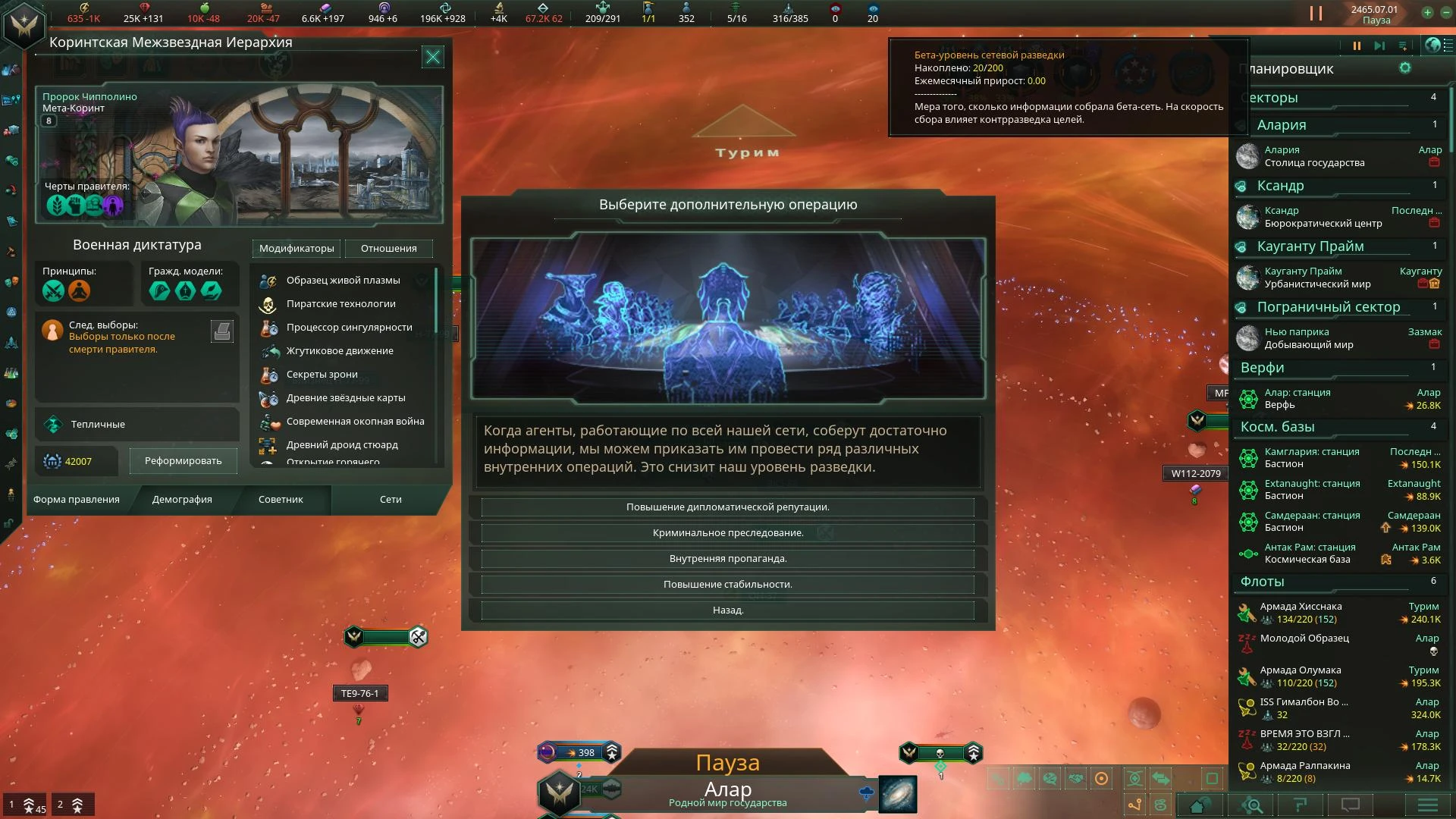Screen dimensions: 1456x819
Task: Select the gavel policies icon in left sidebar
Action: tap(11, 250)
